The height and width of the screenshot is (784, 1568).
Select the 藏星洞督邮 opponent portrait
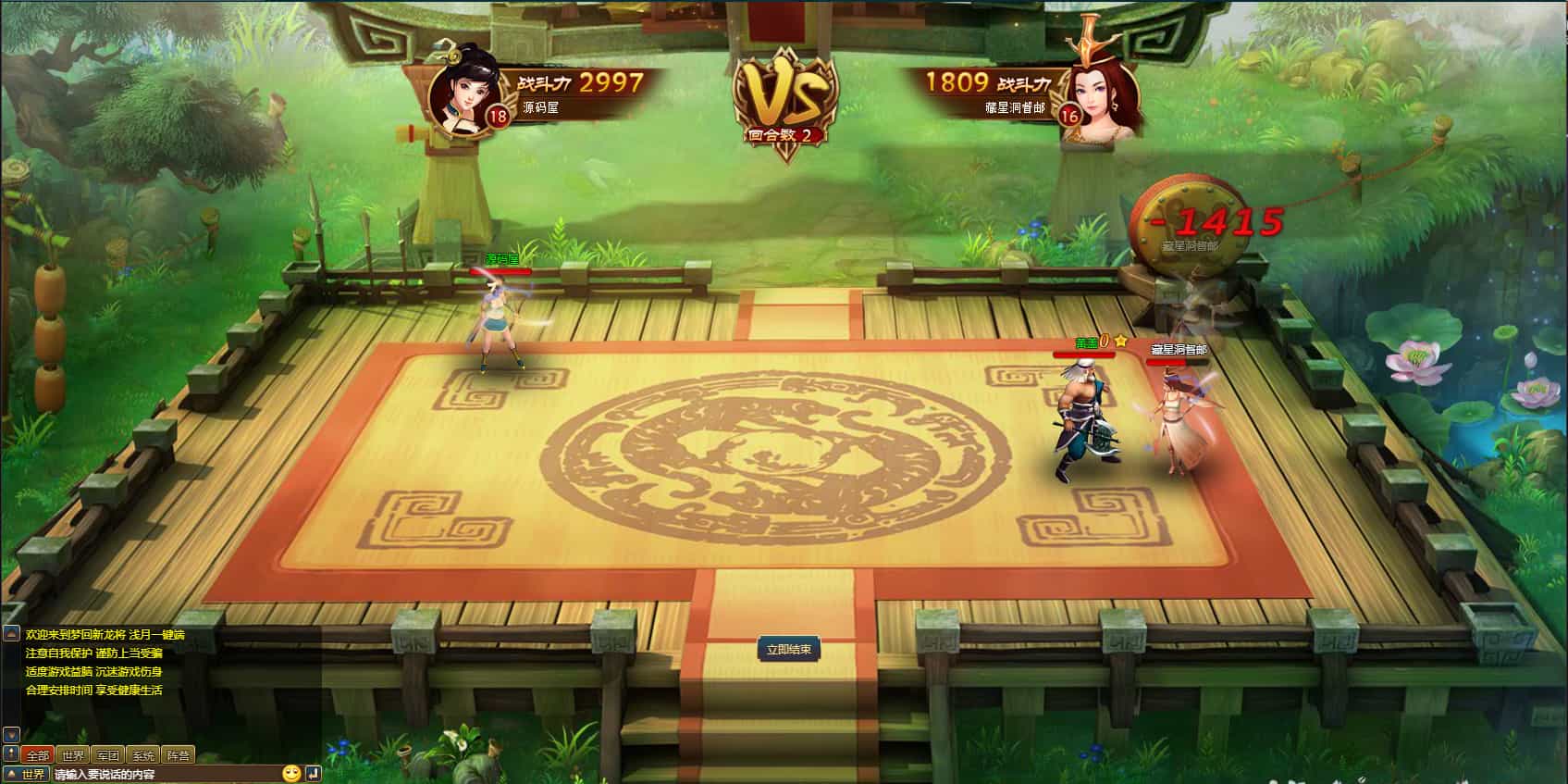[x=1101, y=97]
